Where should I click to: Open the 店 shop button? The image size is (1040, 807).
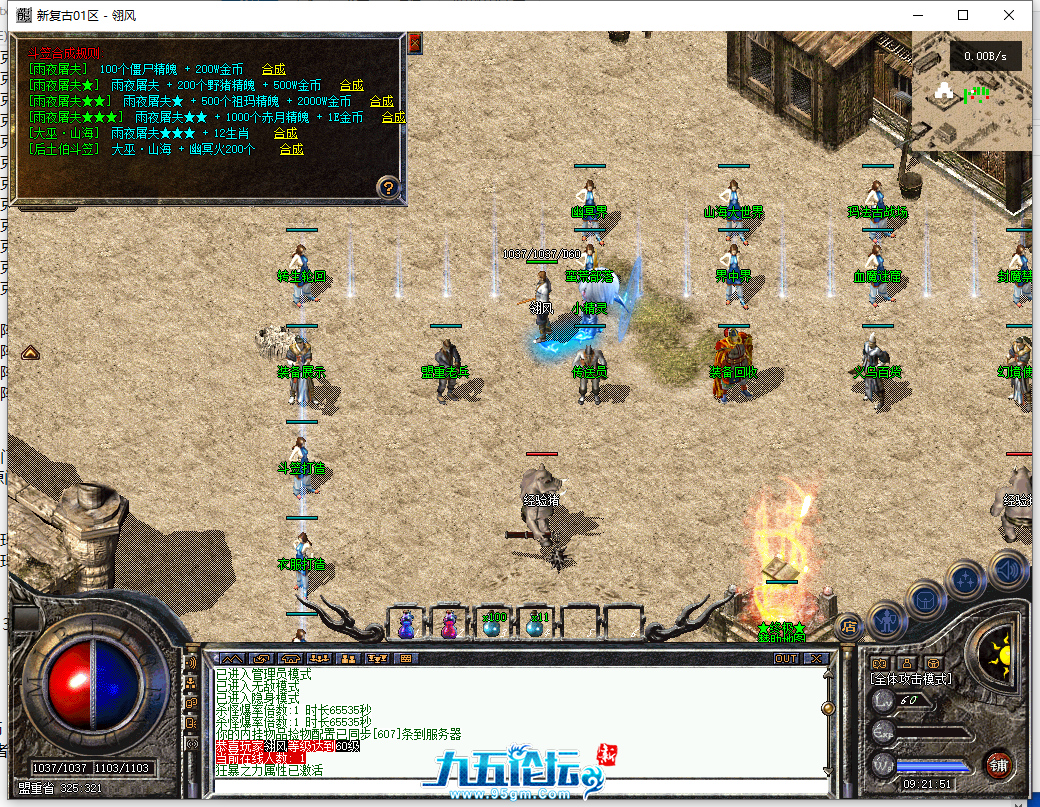849,627
